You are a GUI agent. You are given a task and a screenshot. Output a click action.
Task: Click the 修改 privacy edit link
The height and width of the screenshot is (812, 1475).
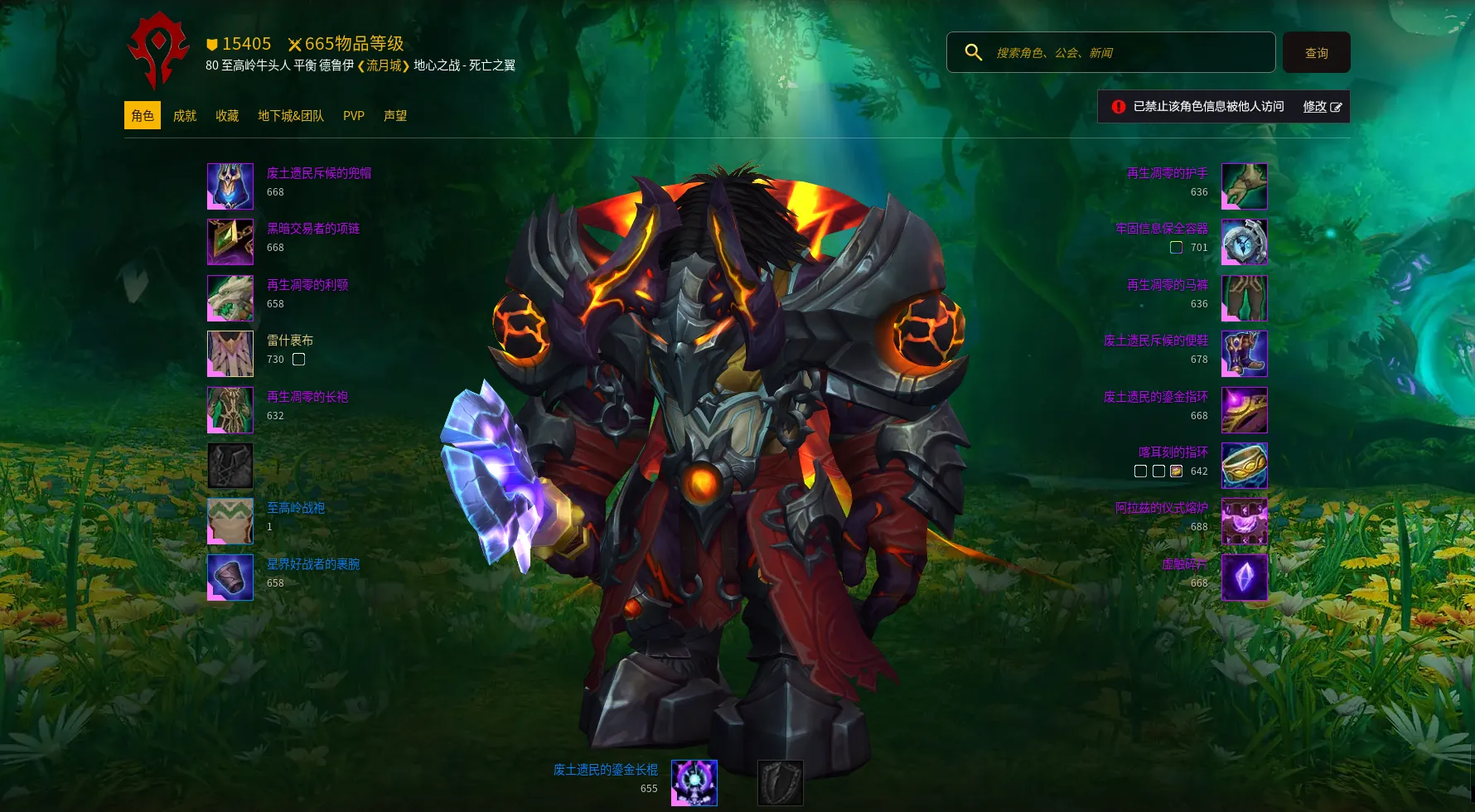tap(1322, 107)
